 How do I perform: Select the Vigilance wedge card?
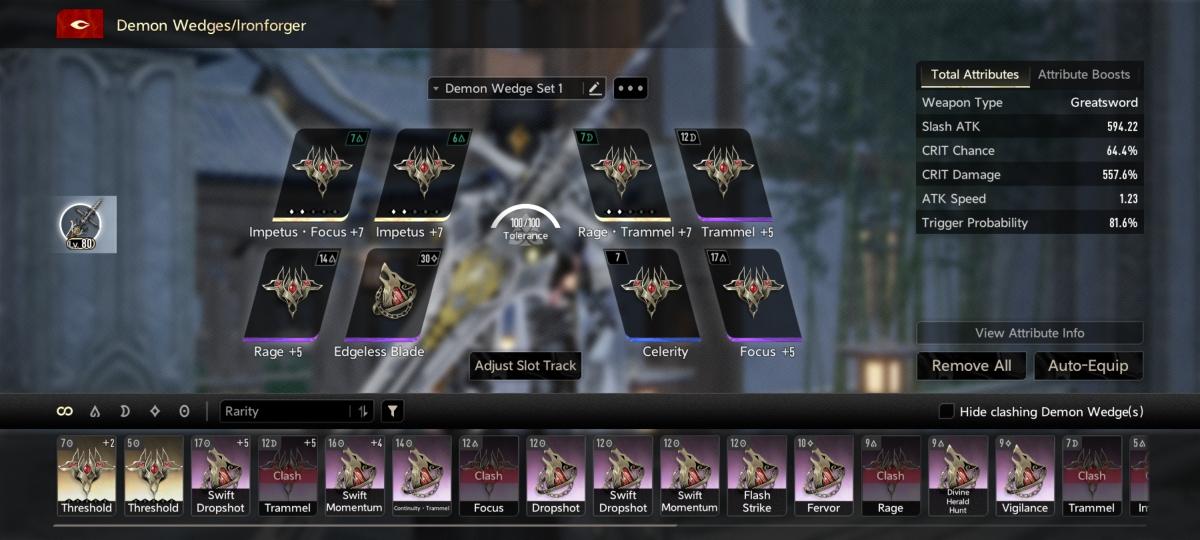pyautogui.click(x=1025, y=475)
